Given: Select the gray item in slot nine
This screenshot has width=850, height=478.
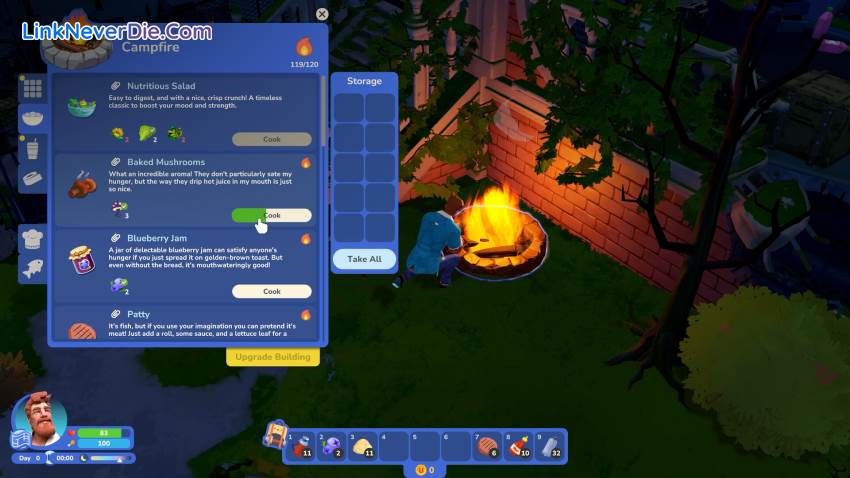Looking at the screenshot, I should [x=549, y=446].
